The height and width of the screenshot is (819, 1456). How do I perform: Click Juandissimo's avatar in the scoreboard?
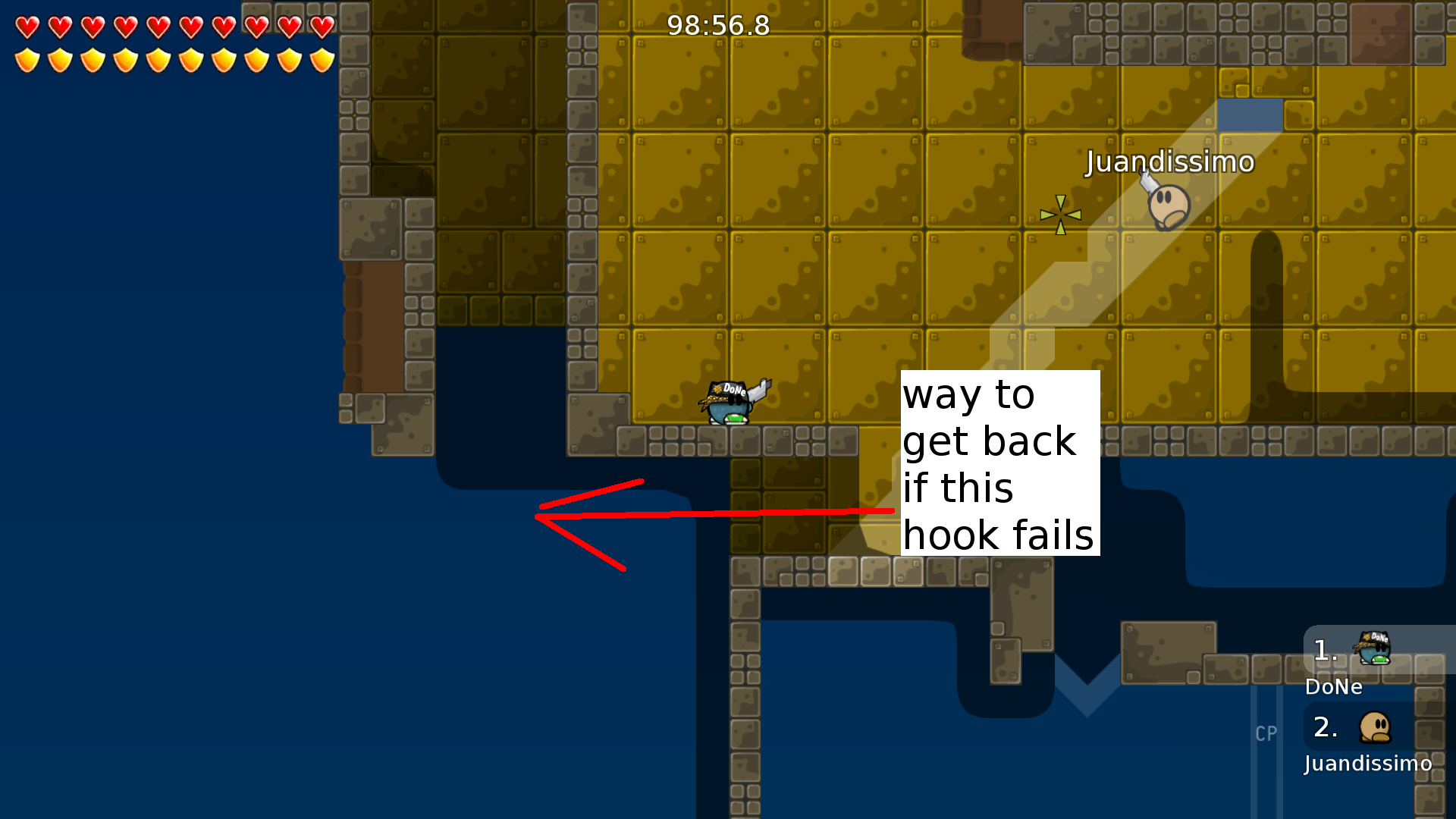[x=1376, y=726]
